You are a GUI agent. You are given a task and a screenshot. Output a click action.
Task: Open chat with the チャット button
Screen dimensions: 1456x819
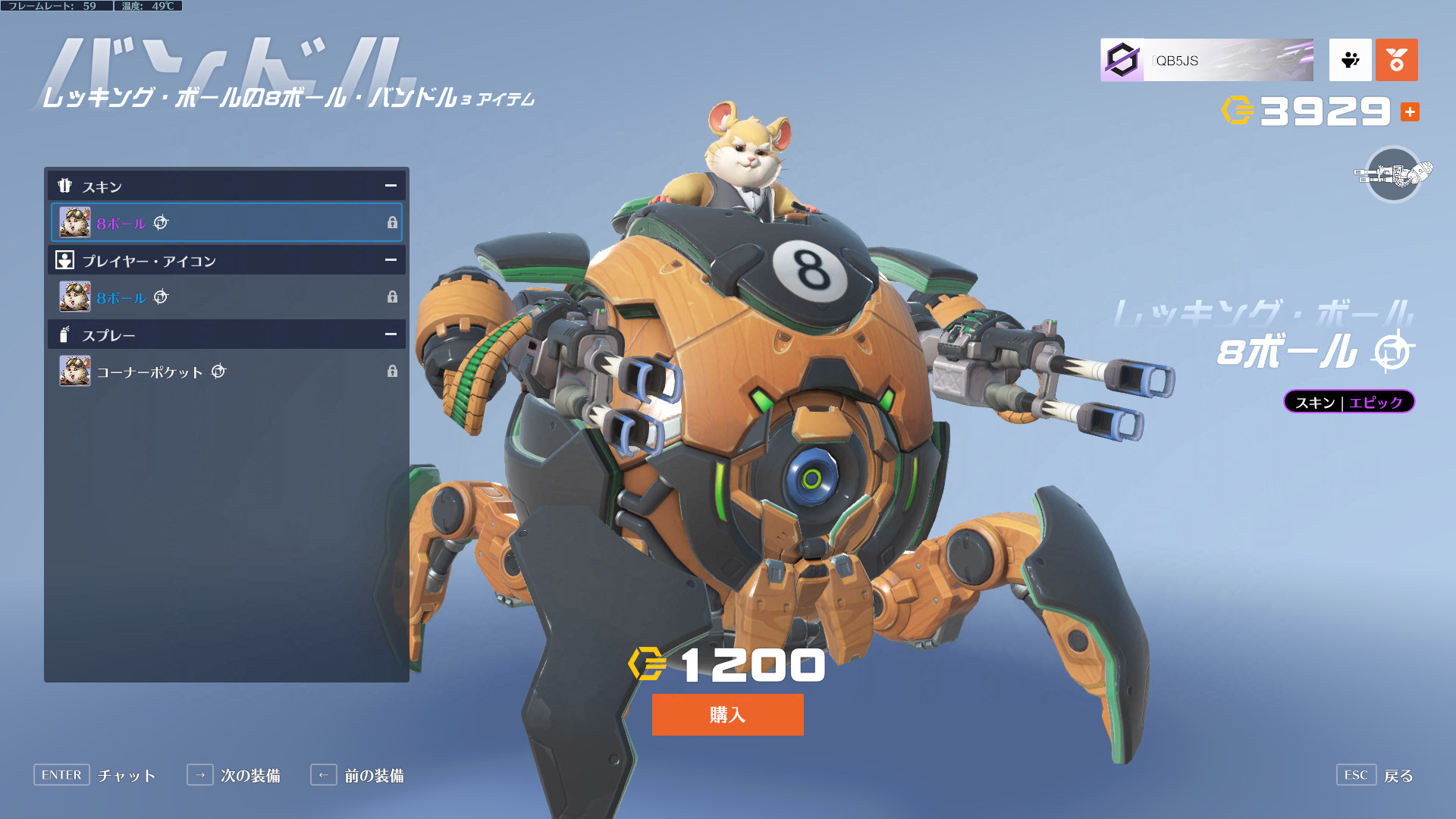[95, 775]
